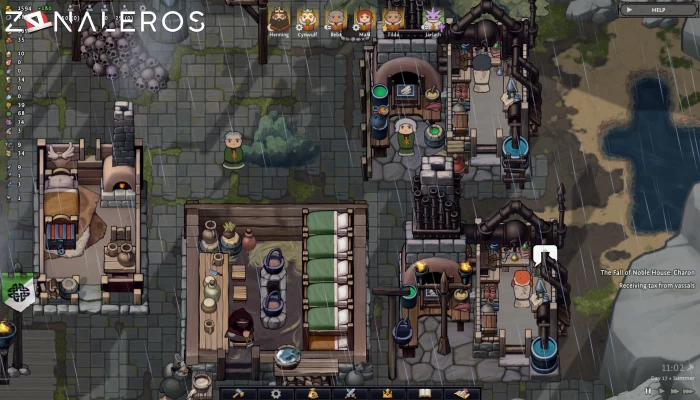Open the book journal menu
The image size is (700, 400).
pos(425,393)
